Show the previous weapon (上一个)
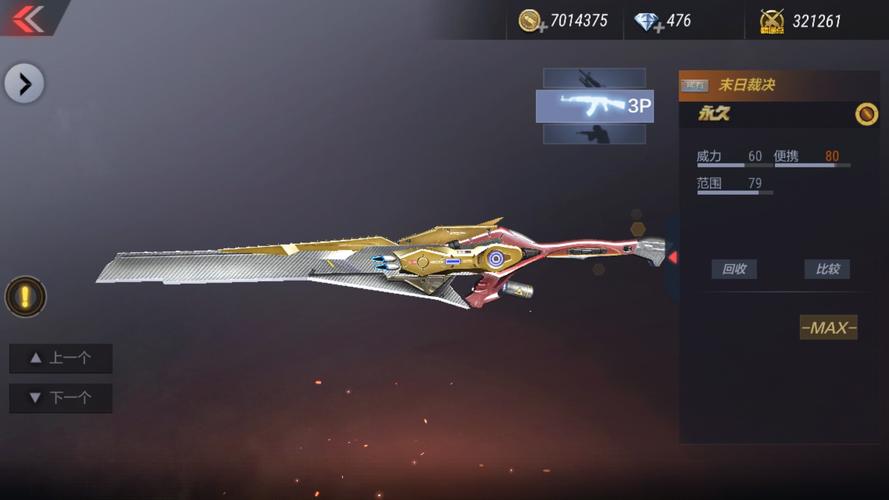 point(61,358)
